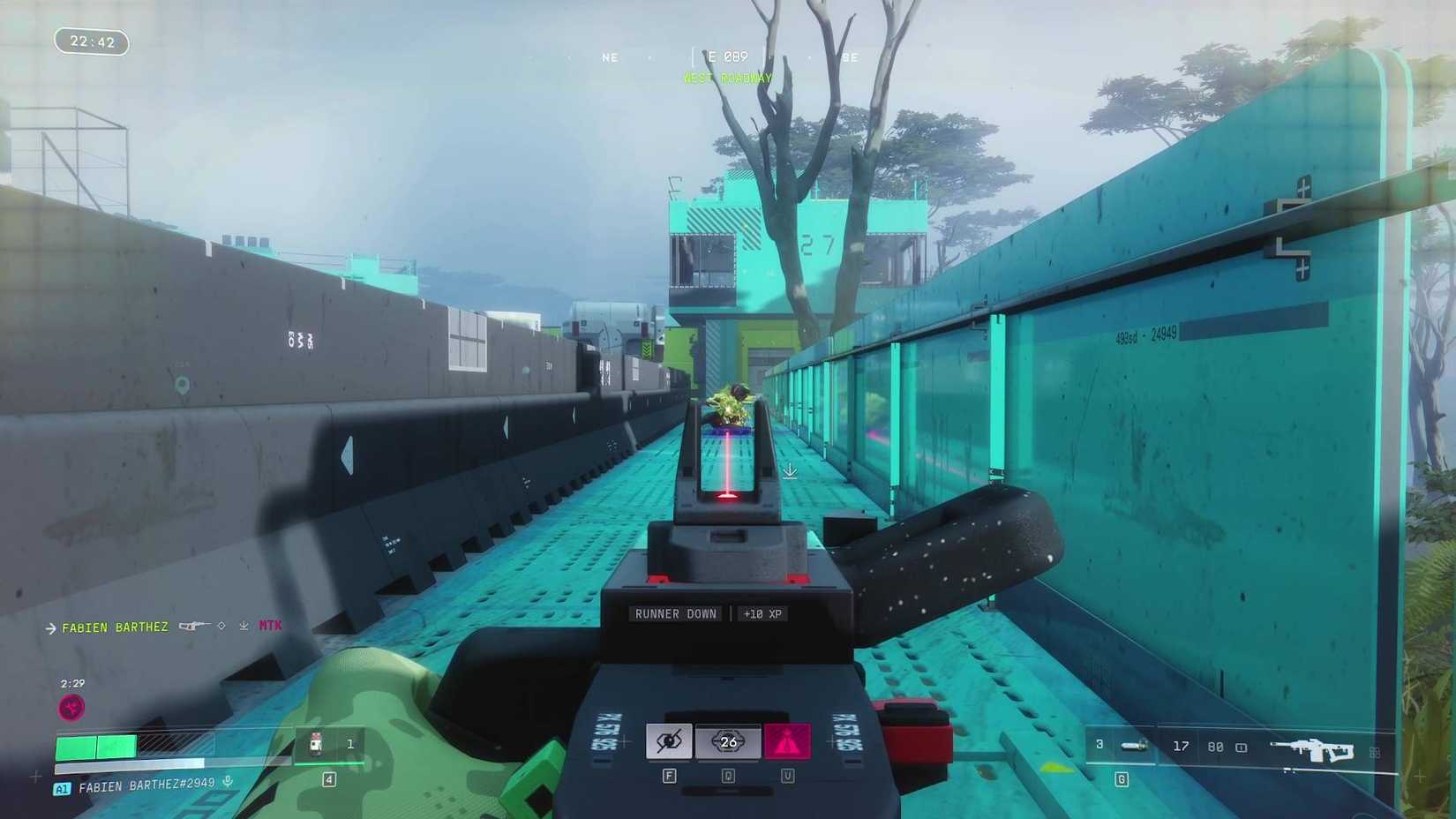
Task: Click the download-style arrow icon near MTK
Action: (x=244, y=626)
